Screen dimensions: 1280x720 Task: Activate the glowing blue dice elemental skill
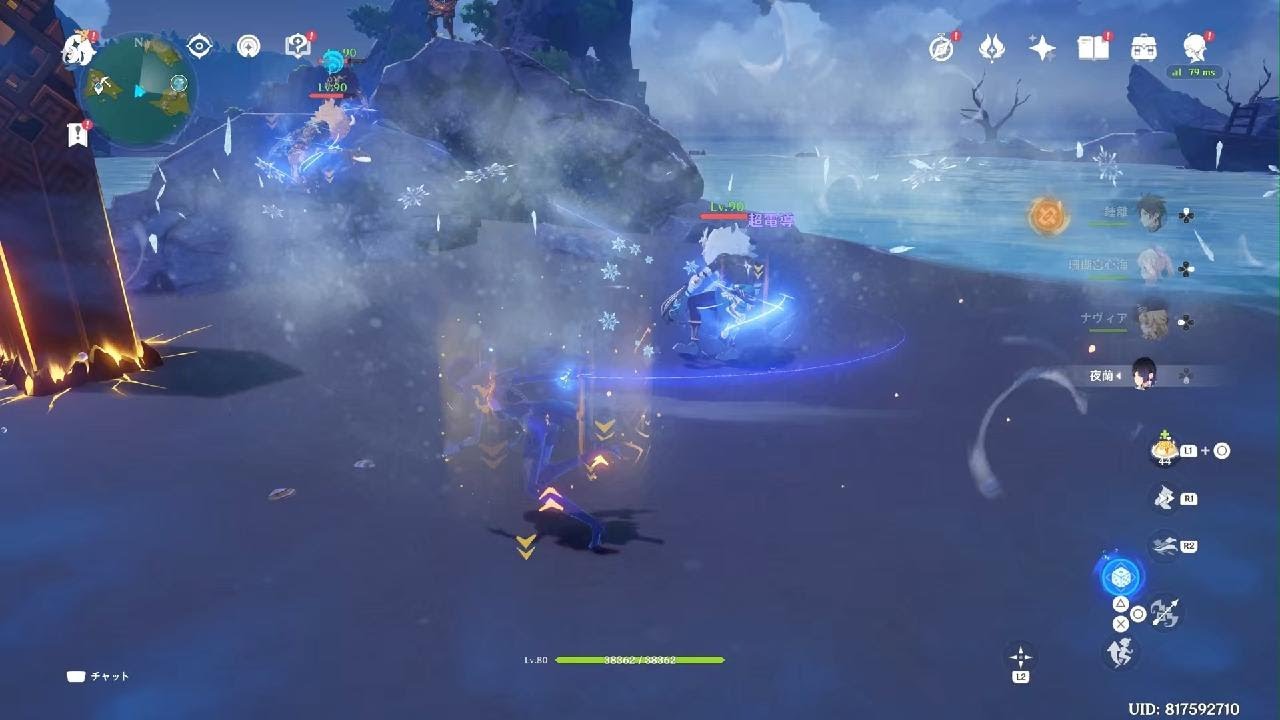1119,577
